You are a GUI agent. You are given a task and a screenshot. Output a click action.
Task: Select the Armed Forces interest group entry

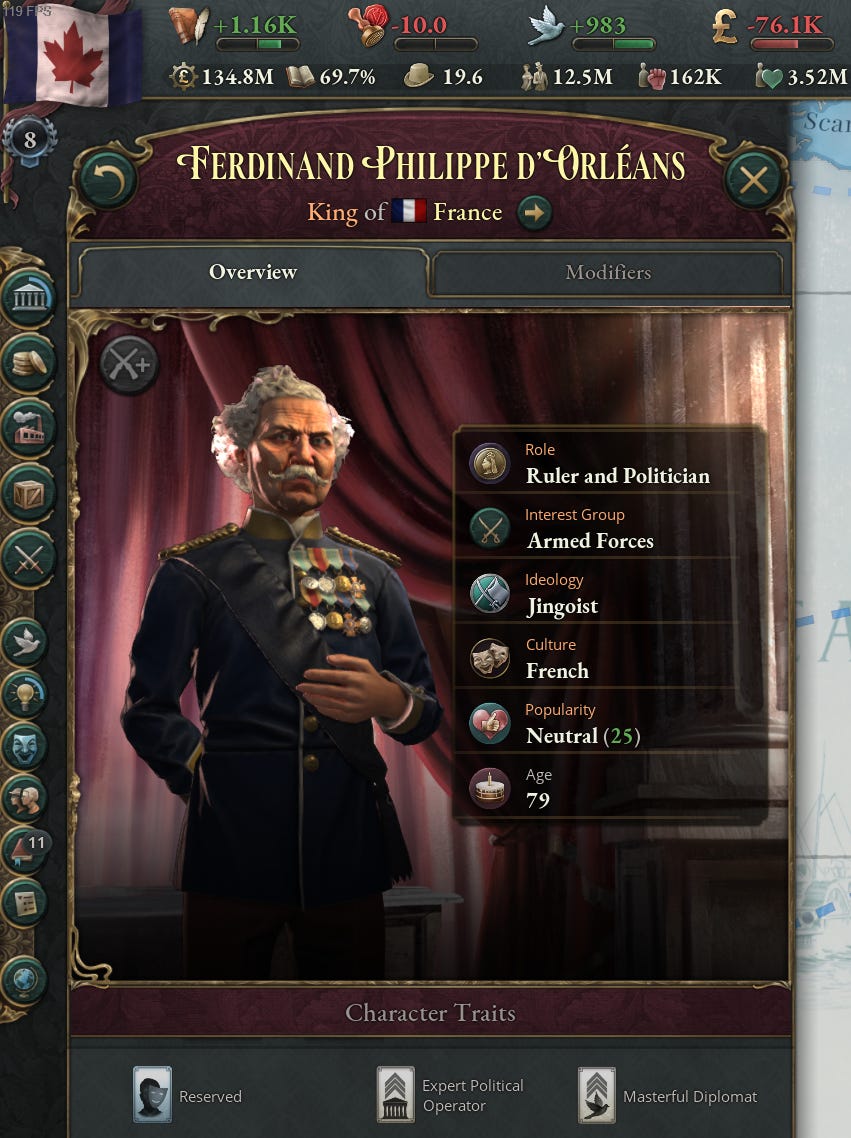click(589, 529)
